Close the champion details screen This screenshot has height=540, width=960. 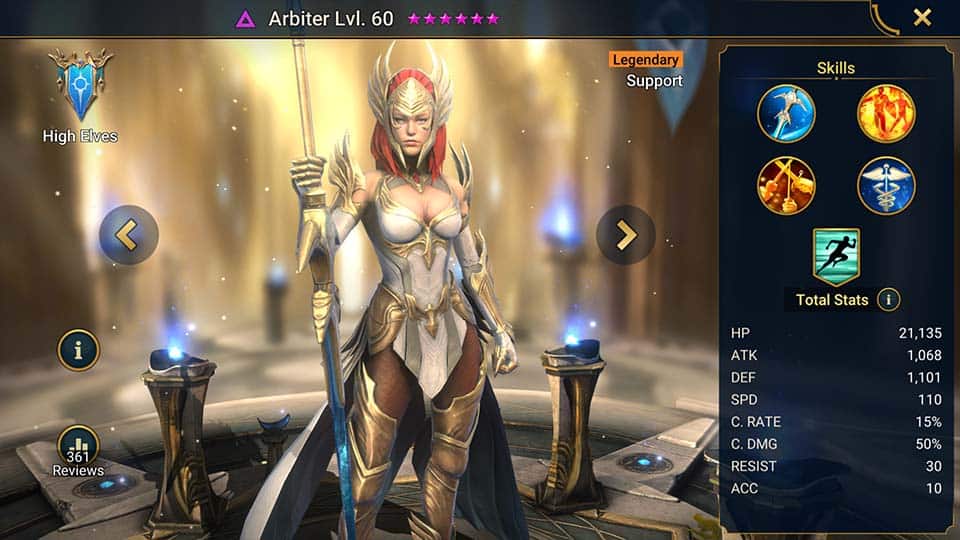point(922,17)
